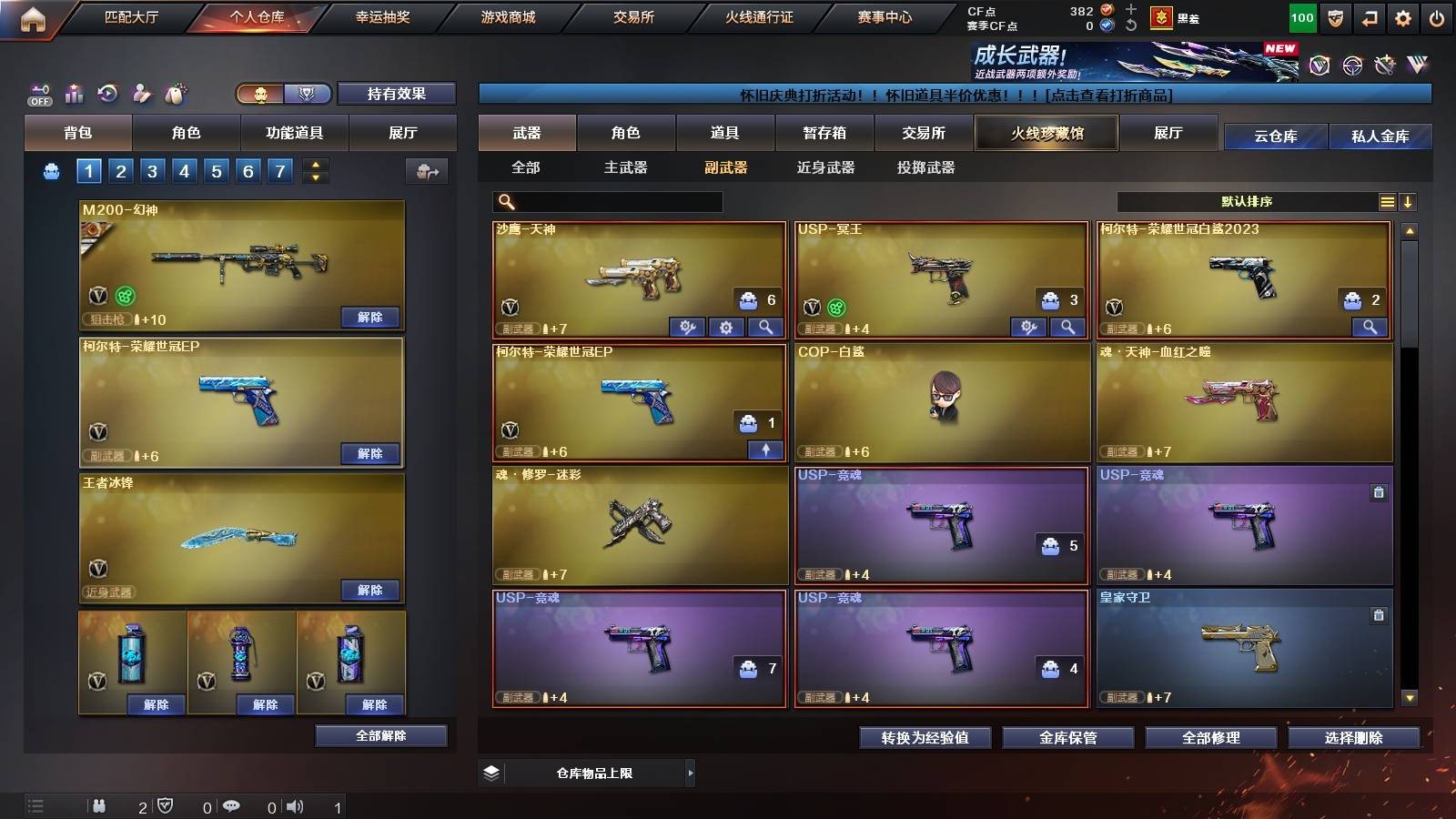Open the 交易所 menu in the top navigation
This screenshot has height=819, width=1456.
point(633,16)
